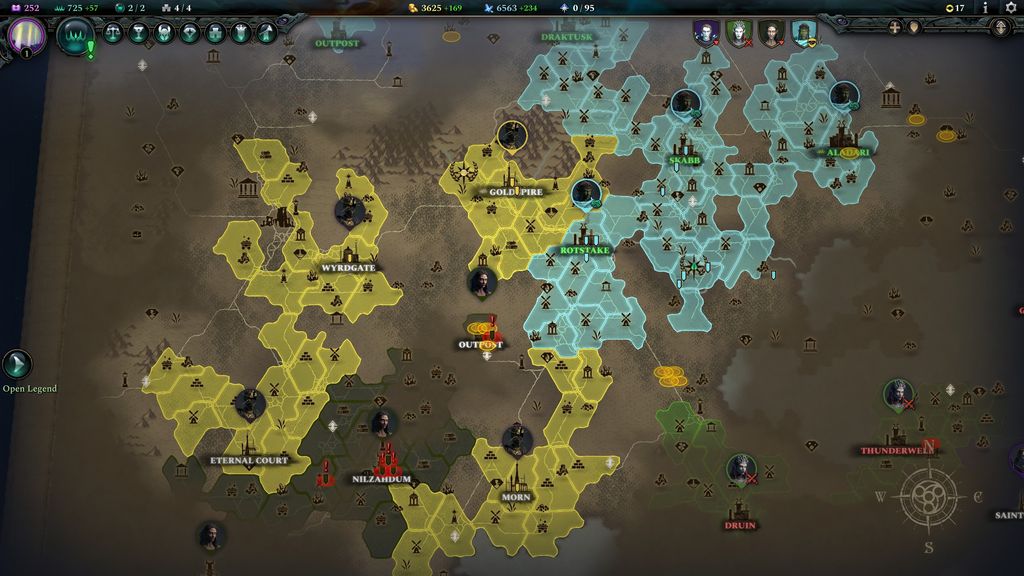Viewport: 1024px width, 576px height.
Task: Select the Eternal Court city label
Action: (249, 460)
